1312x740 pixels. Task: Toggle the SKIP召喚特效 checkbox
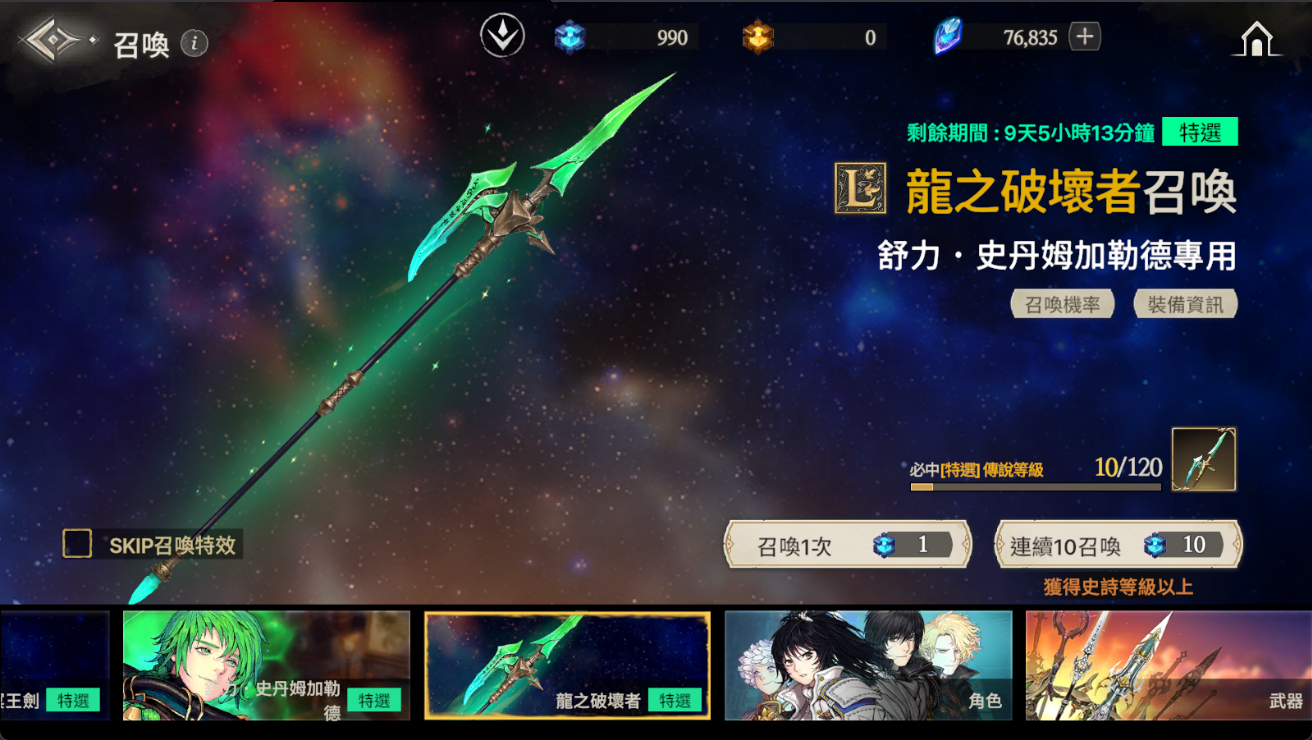(x=77, y=544)
